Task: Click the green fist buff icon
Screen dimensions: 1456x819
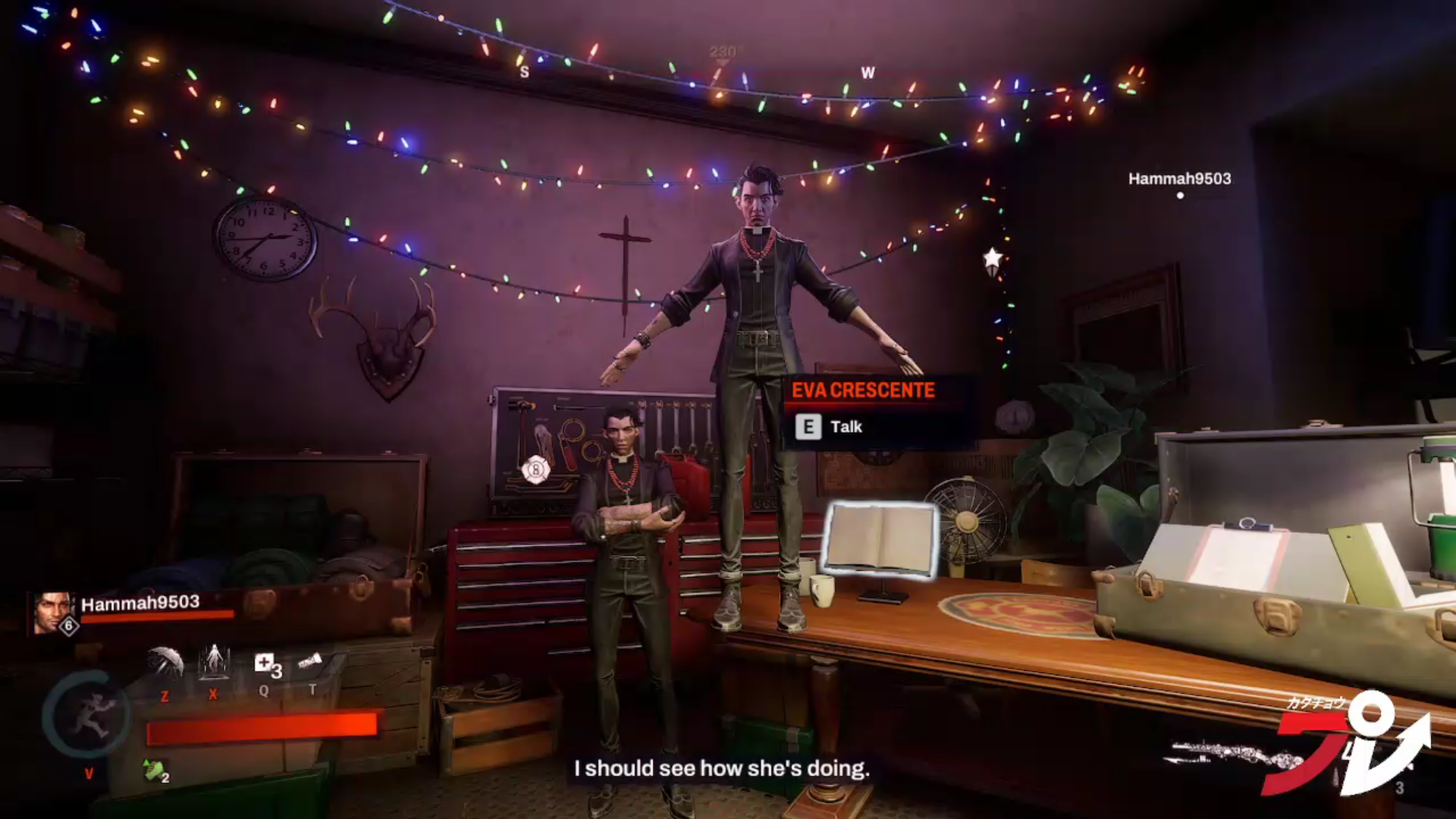Action: pyautogui.click(x=155, y=770)
